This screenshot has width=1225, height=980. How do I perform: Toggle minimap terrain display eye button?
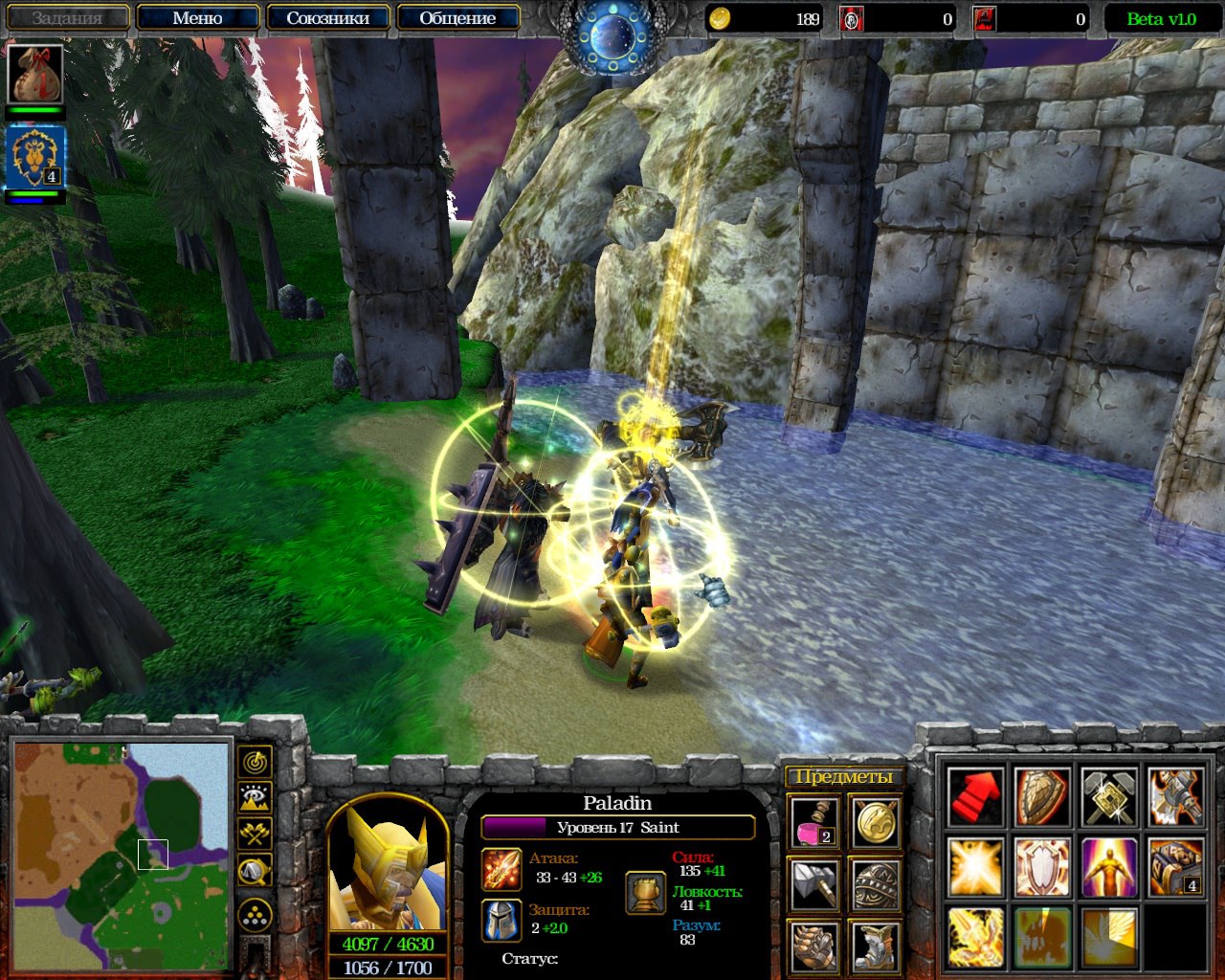(255, 797)
